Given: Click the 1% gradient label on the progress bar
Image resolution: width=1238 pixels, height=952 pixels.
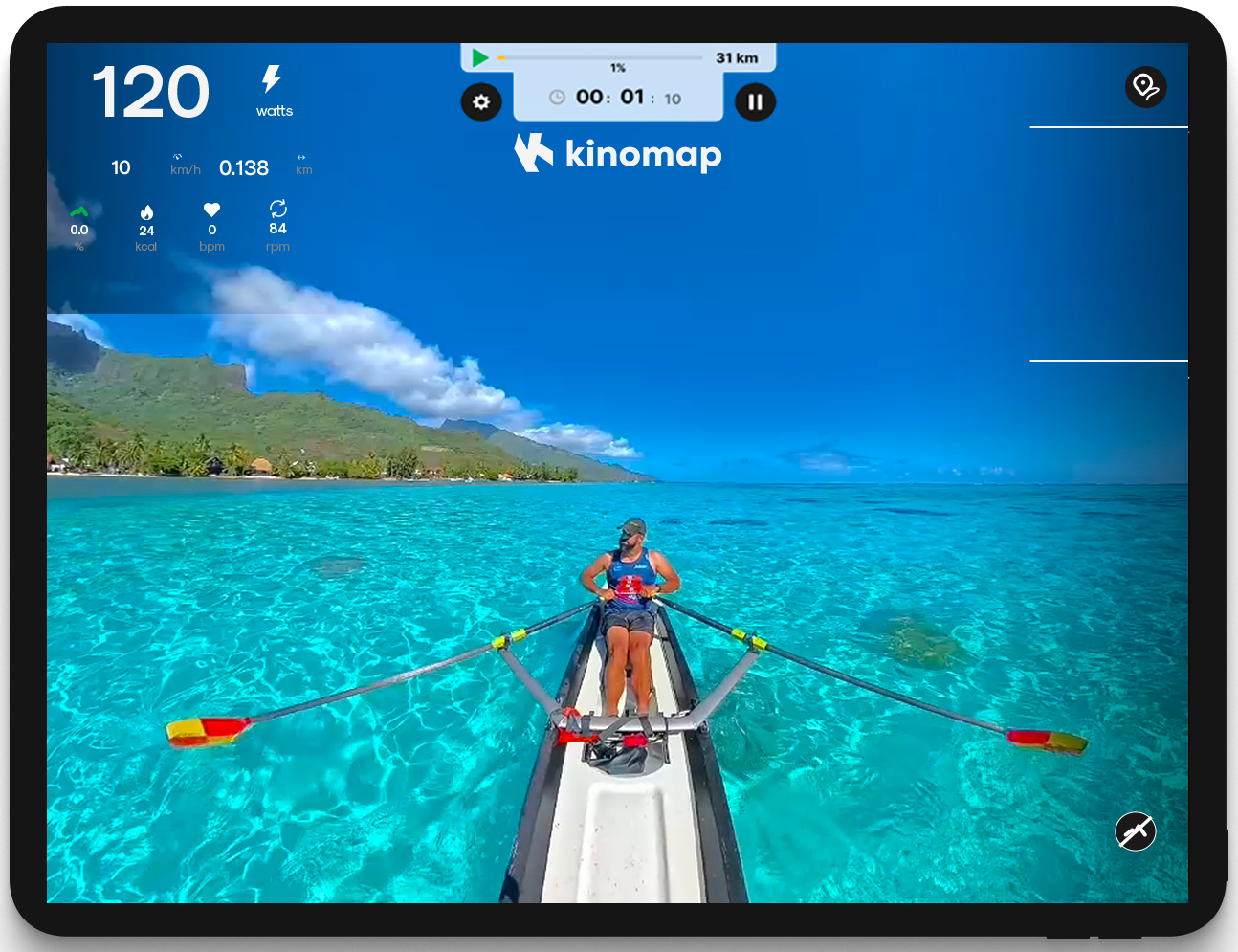Looking at the screenshot, I should tap(618, 69).
